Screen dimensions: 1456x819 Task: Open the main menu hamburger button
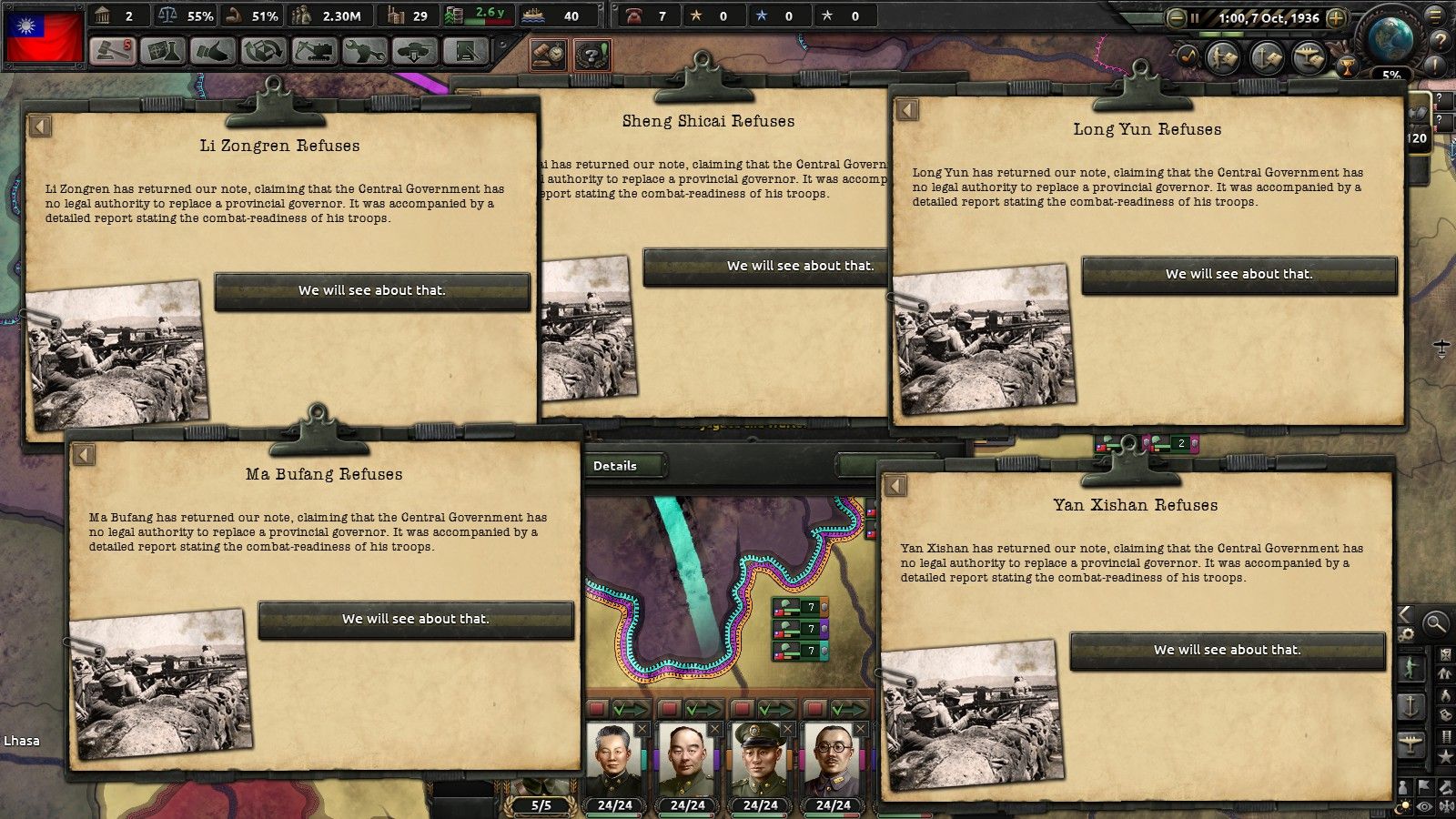tap(1433, 16)
